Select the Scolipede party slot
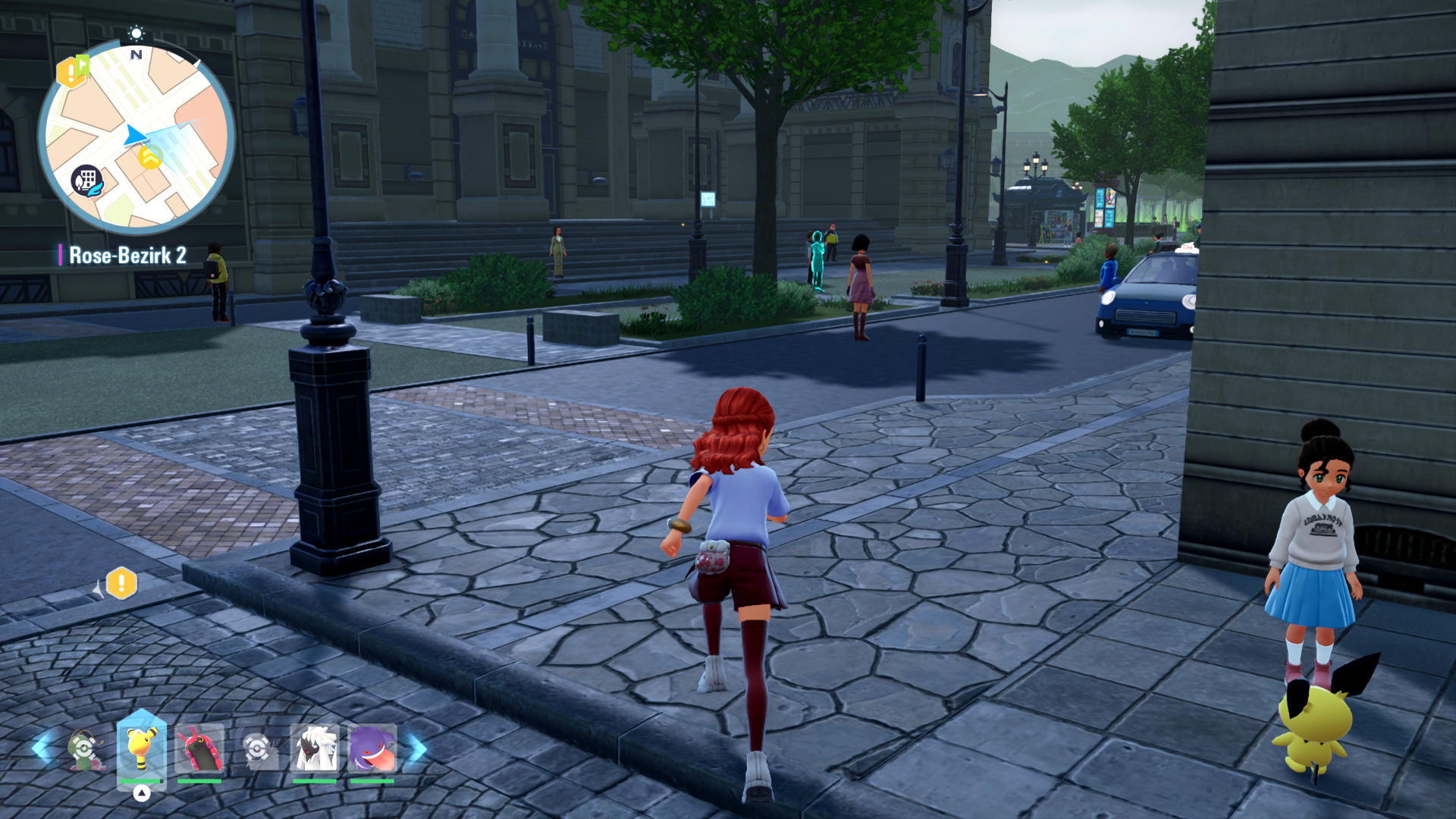The height and width of the screenshot is (819, 1456). click(x=199, y=750)
